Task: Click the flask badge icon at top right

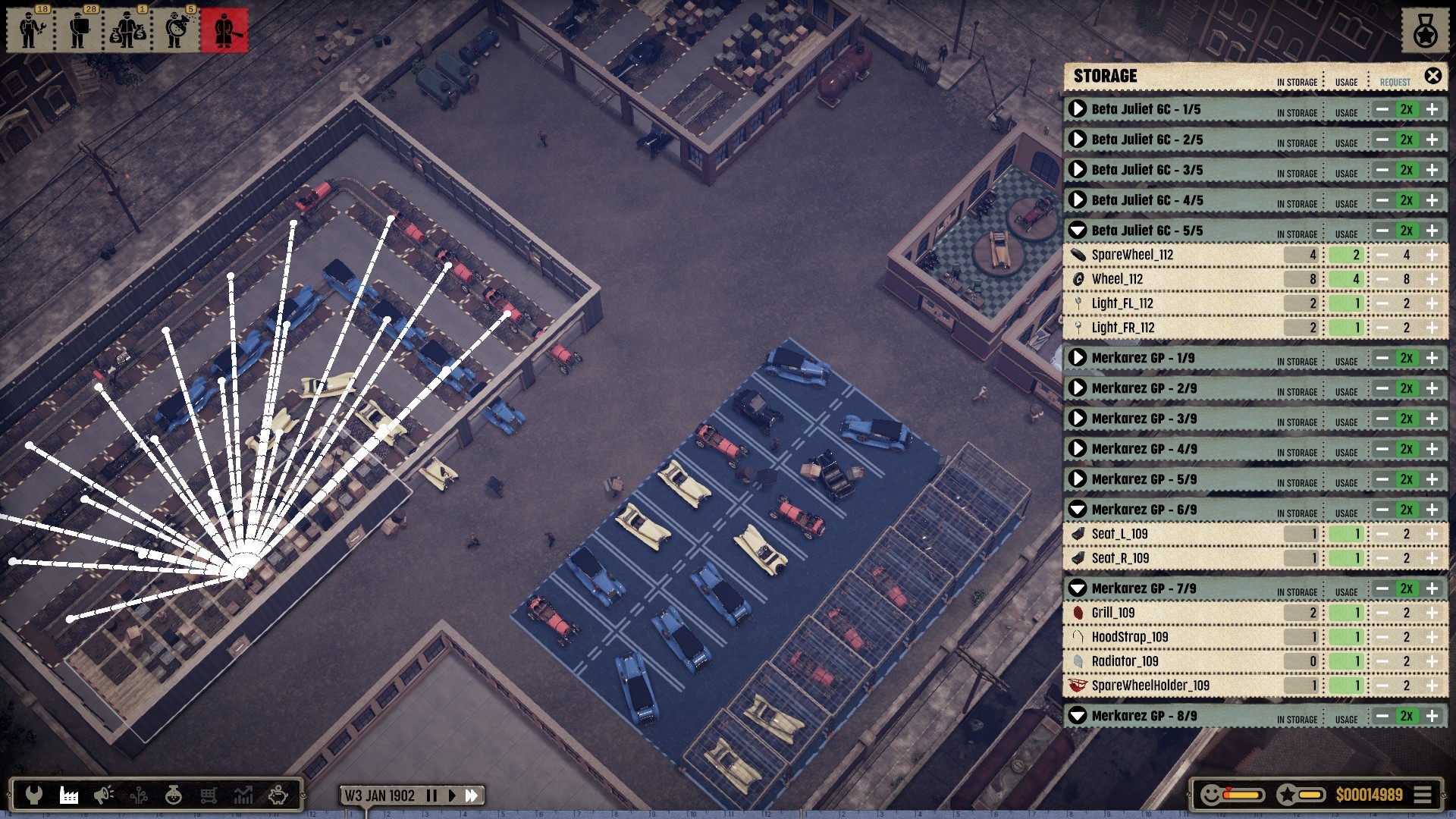Action: point(1425,31)
